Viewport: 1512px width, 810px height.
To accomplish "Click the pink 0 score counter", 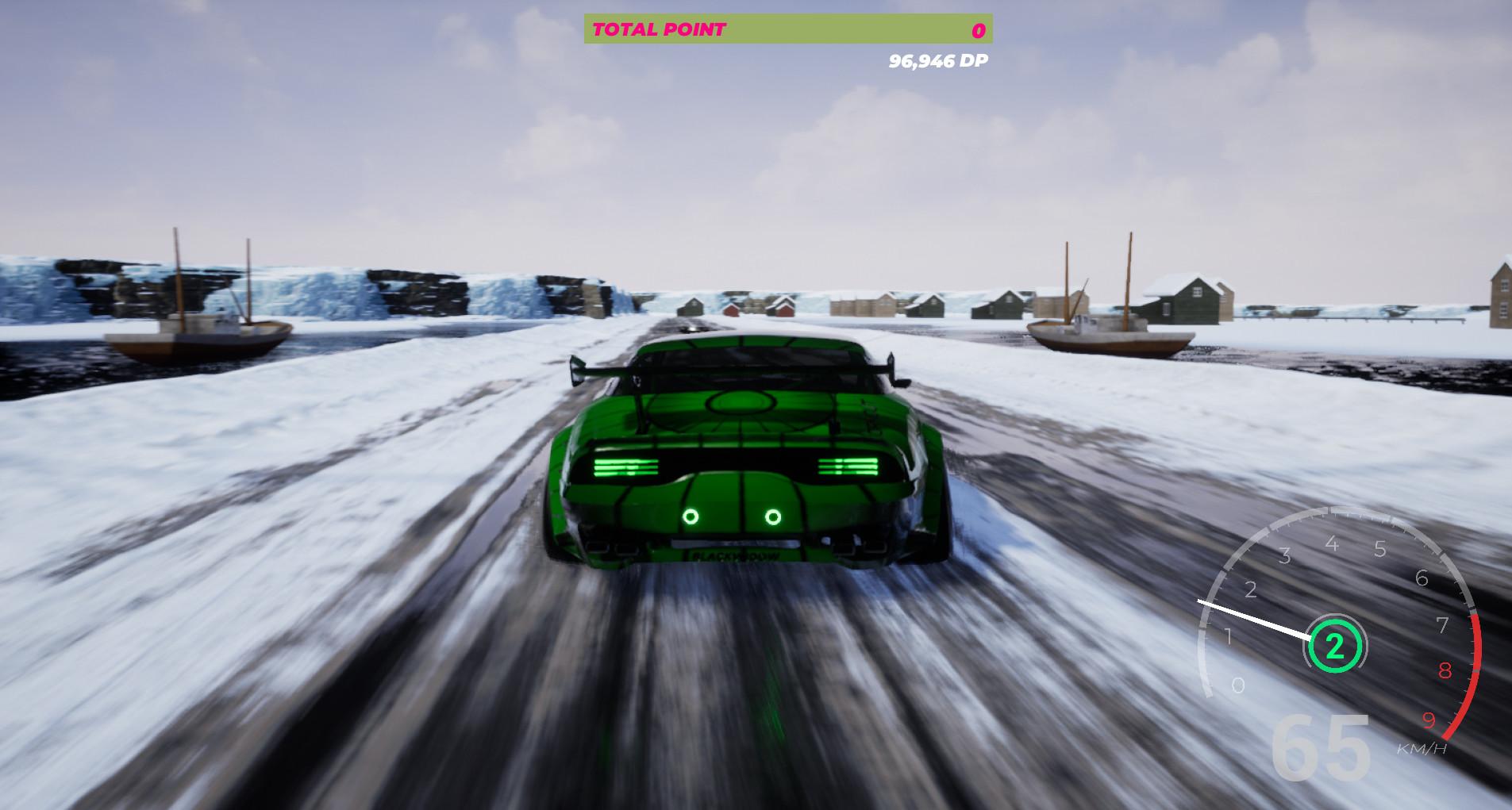I will pyautogui.click(x=977, y=31).
